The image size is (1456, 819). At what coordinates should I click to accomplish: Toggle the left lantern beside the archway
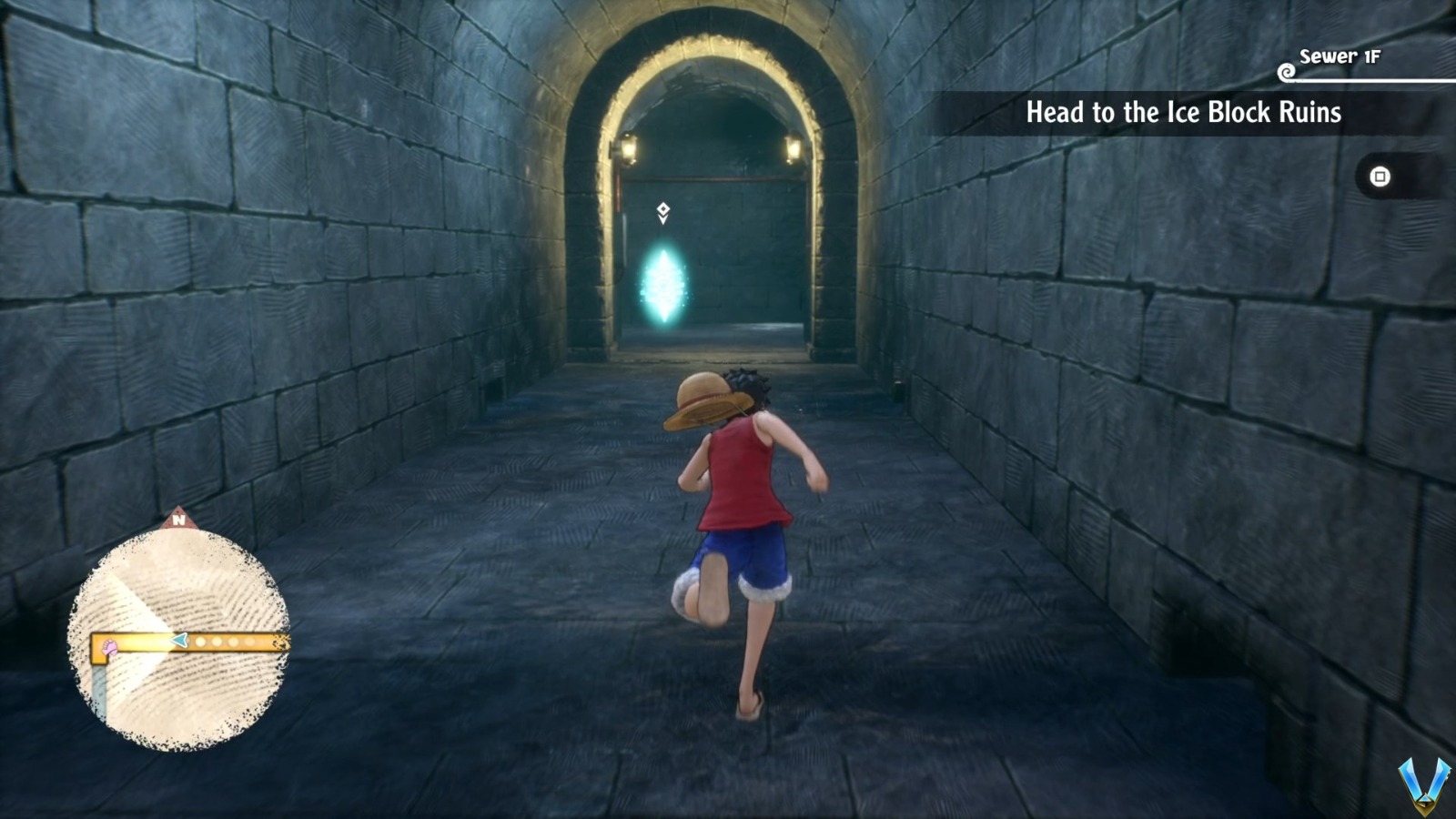629,148
